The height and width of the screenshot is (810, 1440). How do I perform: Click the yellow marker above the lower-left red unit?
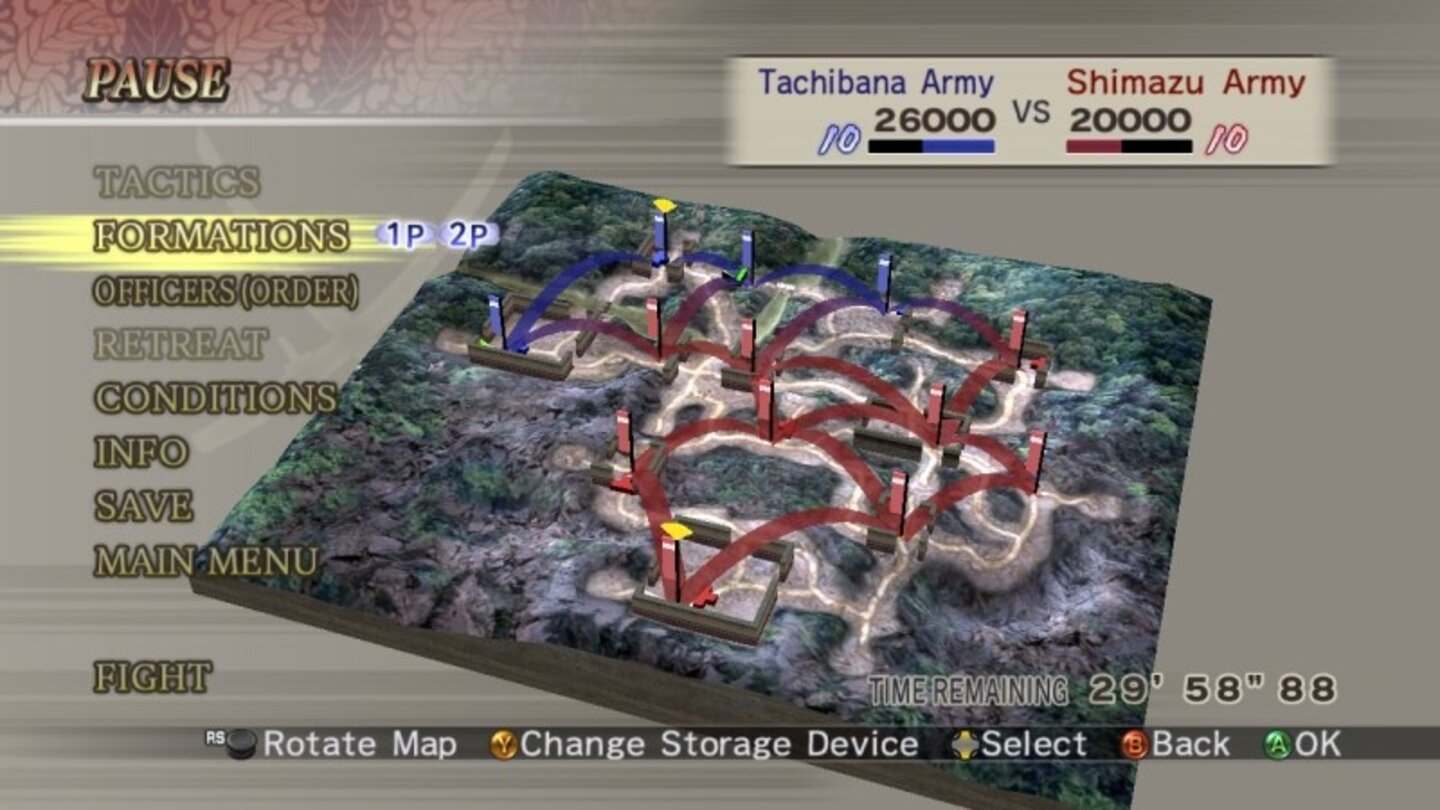(x=676, y=532)
